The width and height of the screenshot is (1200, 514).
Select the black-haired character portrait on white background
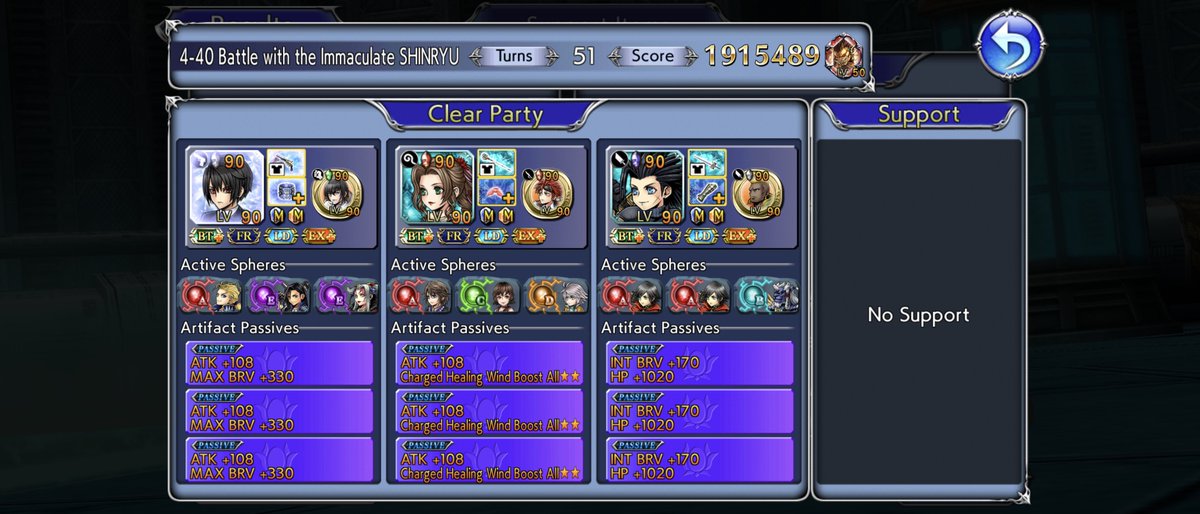point(227,187)
